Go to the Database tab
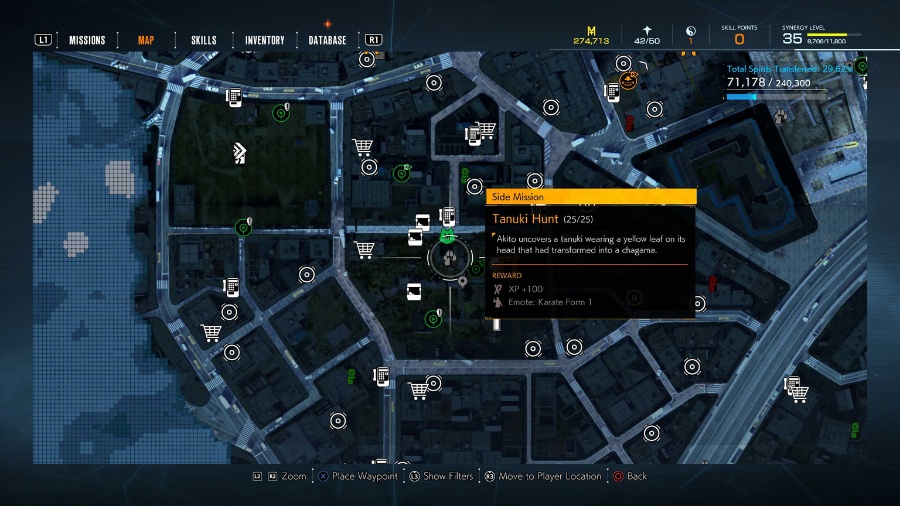The height and width of the screenshot is (506, 900). 327,41
